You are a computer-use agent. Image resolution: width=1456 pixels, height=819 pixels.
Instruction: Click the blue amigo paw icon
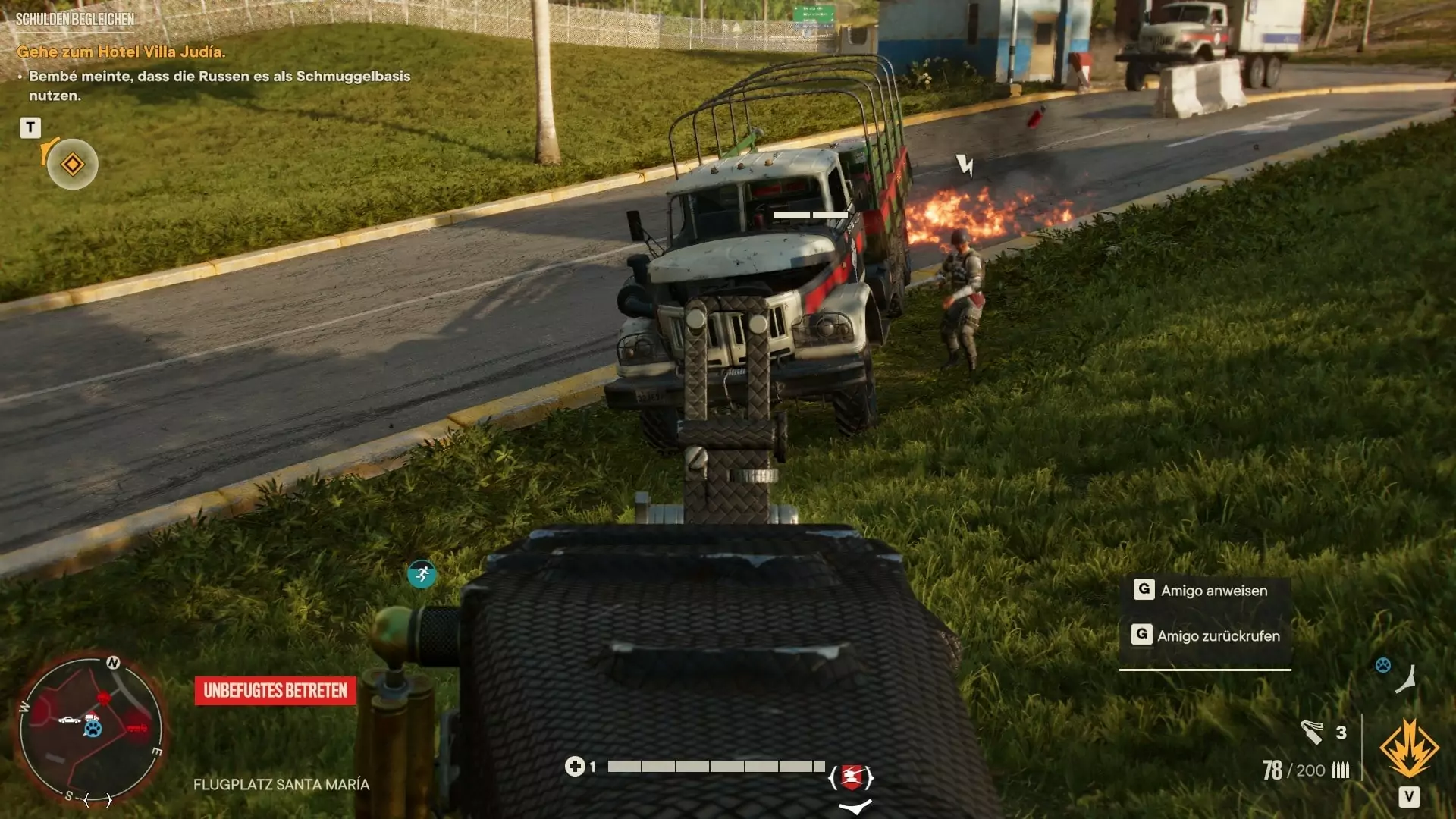1383,665
